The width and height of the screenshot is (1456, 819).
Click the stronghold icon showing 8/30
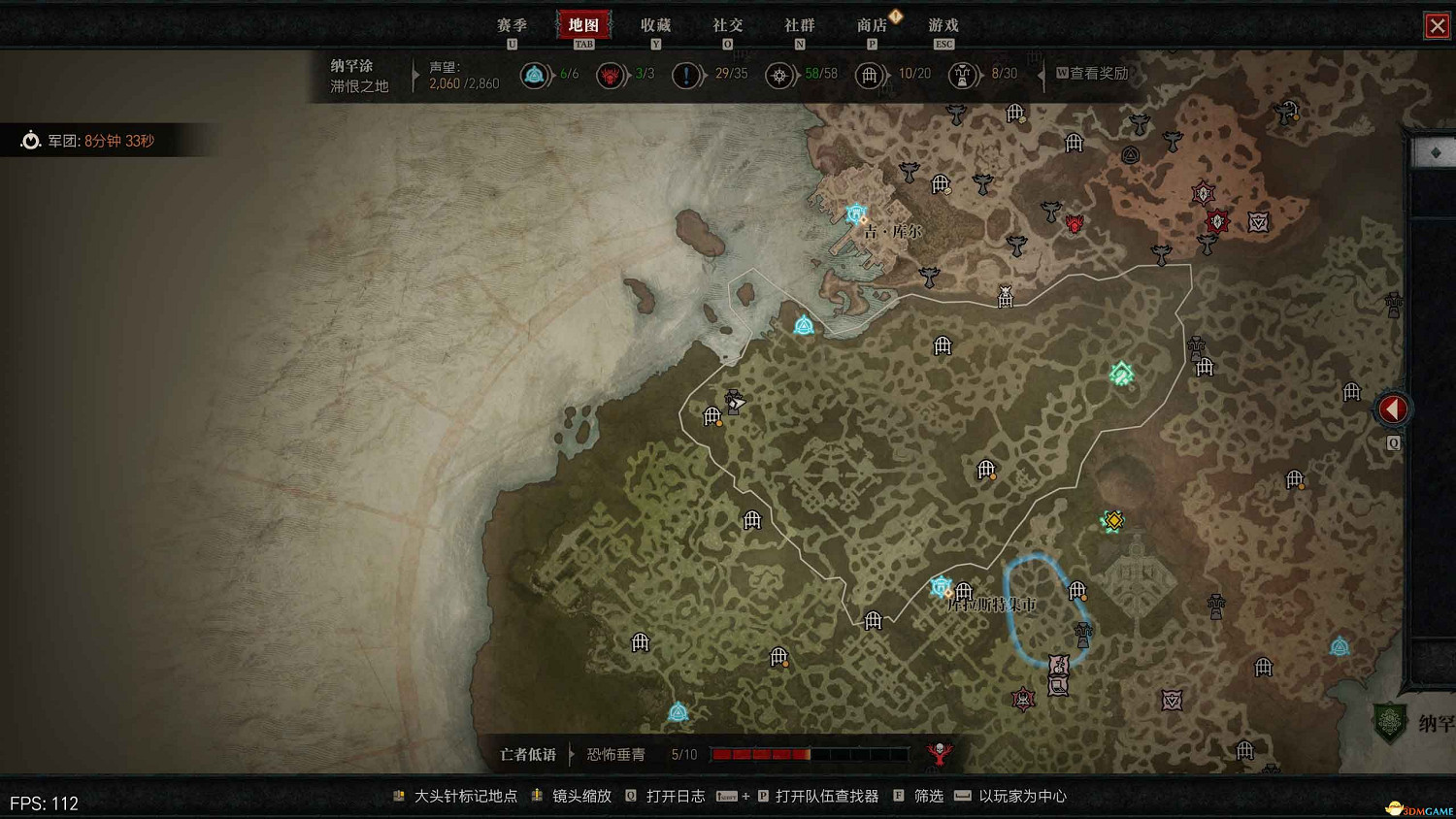(x=961, y=75)
